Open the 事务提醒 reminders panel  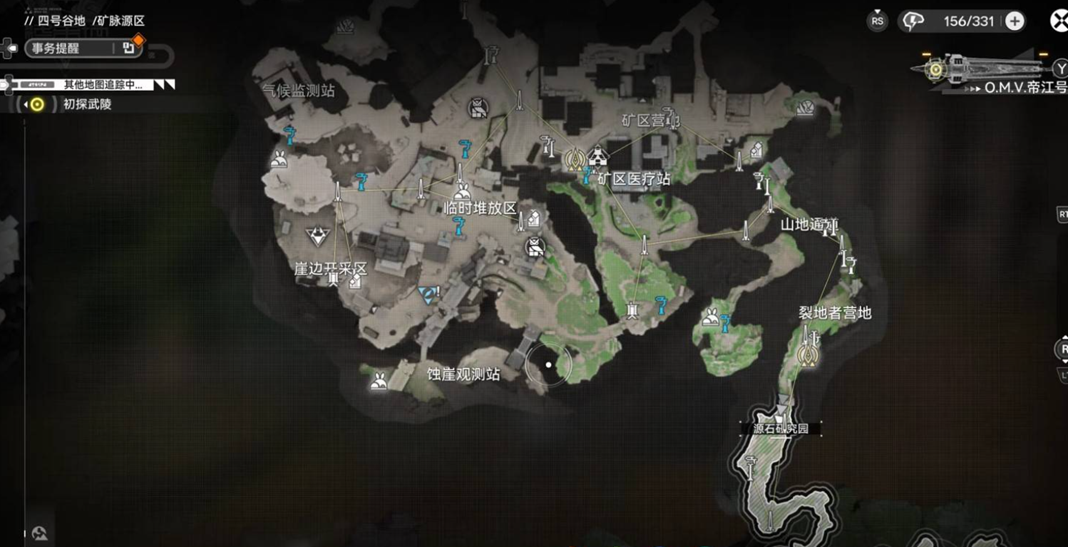point(69,48)
